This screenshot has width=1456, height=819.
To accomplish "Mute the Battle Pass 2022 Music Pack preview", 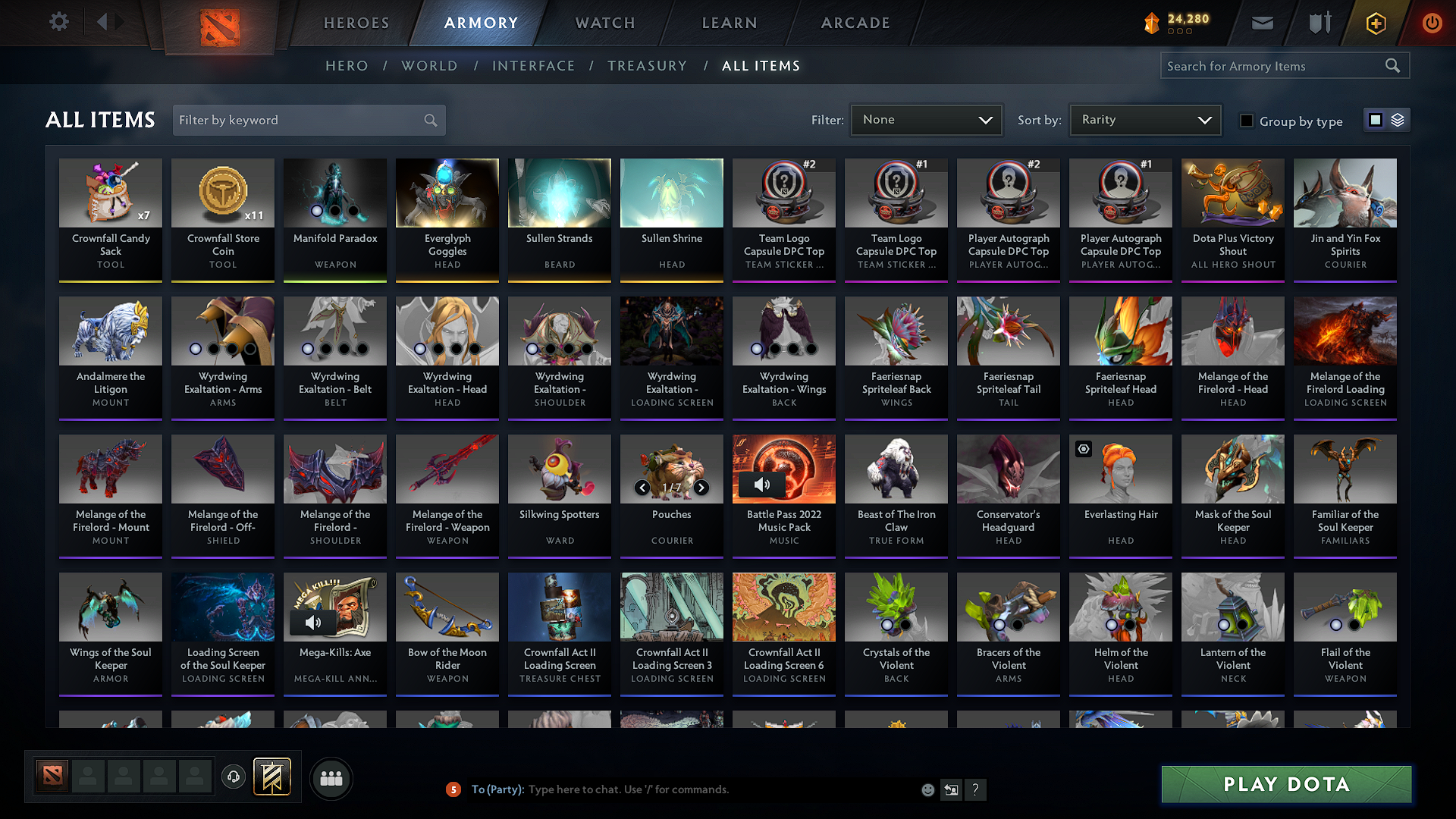I will [x=761, y=484].
